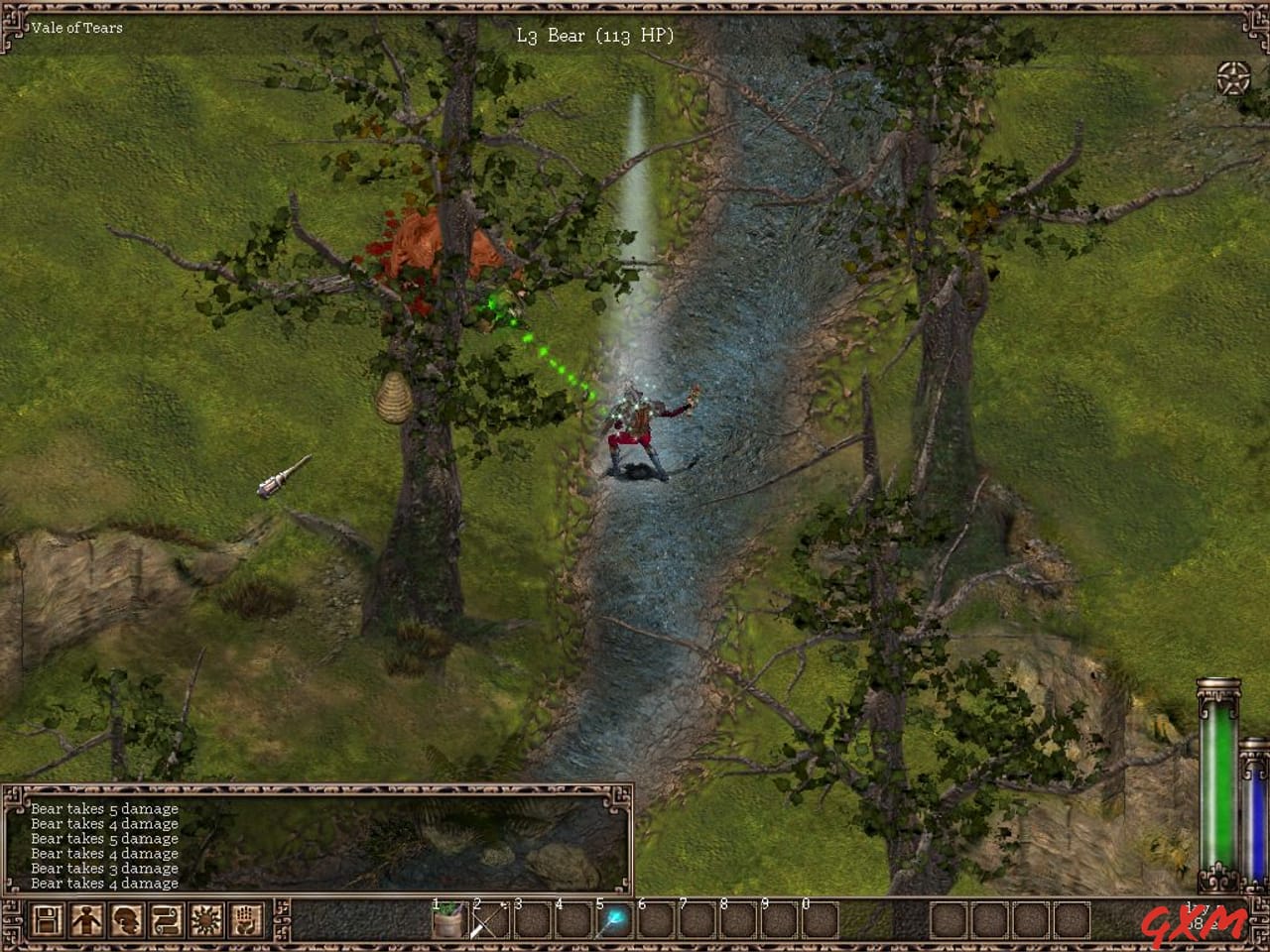Select the healing herb in quickslot 1
Viewport: 1270px width, 952px height.
[x=448, y=924]
